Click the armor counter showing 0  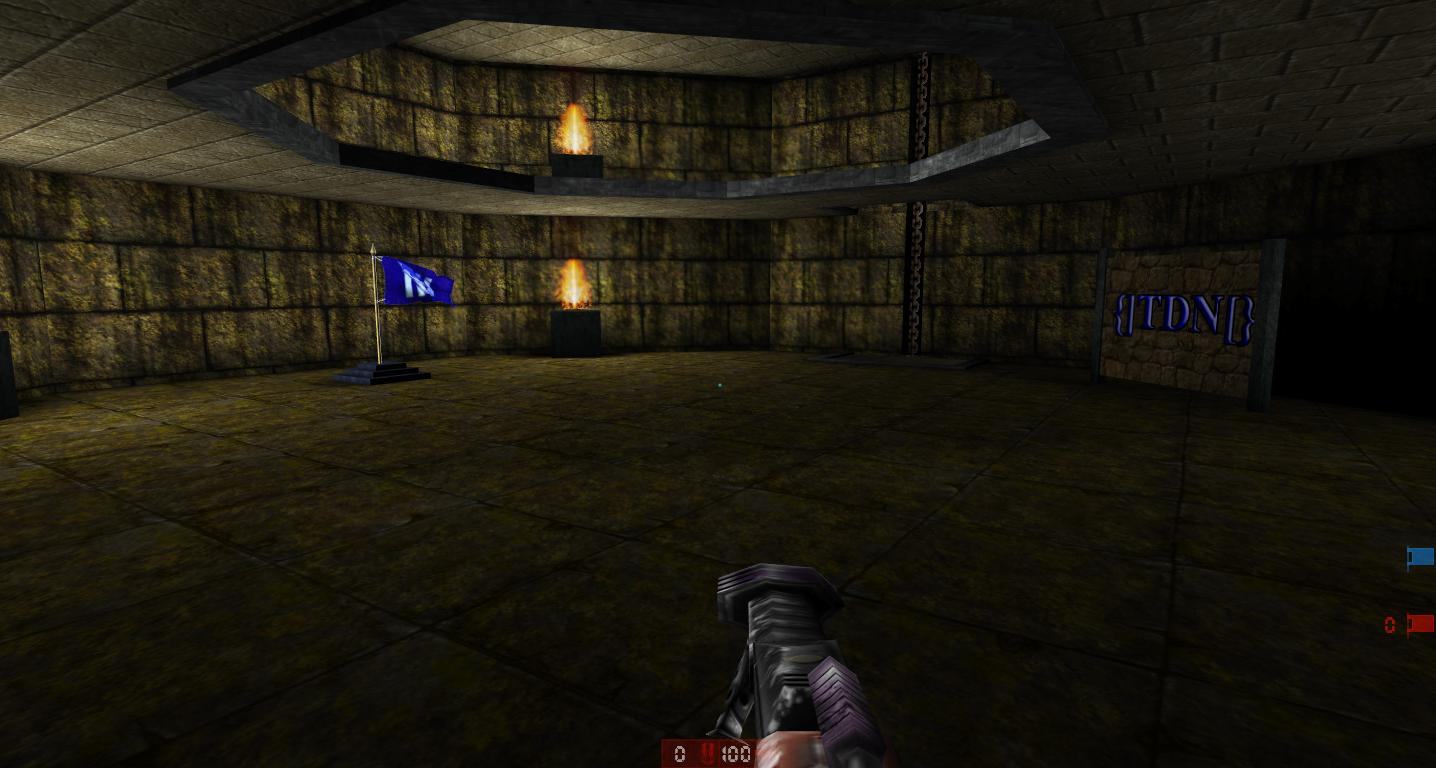click(x=681, y=754)
